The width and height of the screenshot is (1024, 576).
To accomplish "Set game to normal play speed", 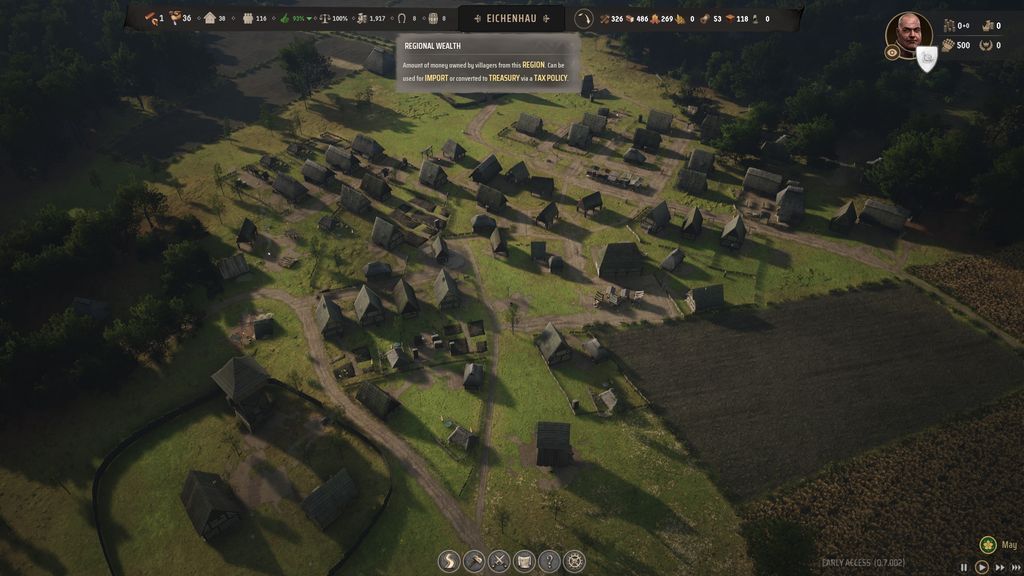I will [x=982, y=567].
